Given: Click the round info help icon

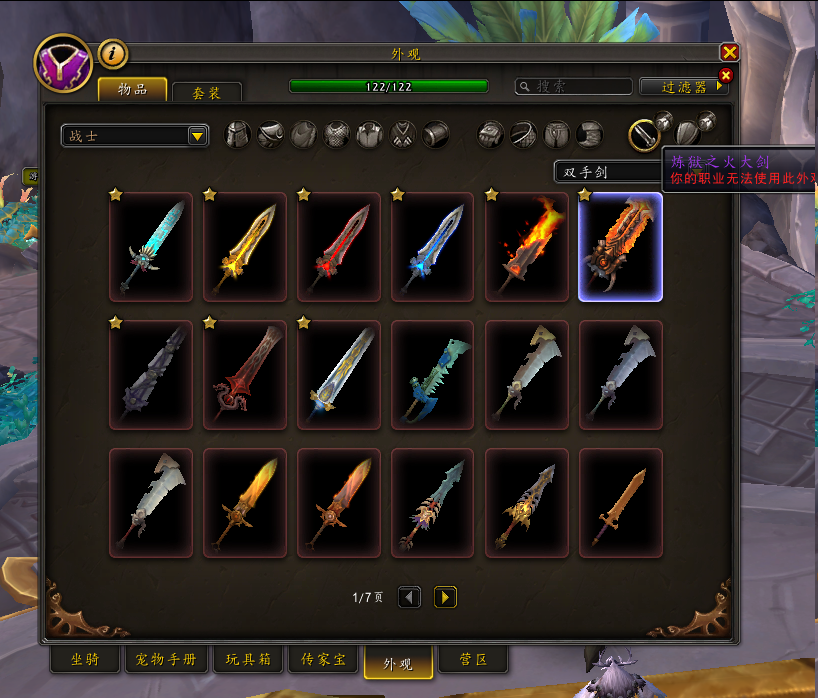Looking at the screenshot, I should point(113,53).
